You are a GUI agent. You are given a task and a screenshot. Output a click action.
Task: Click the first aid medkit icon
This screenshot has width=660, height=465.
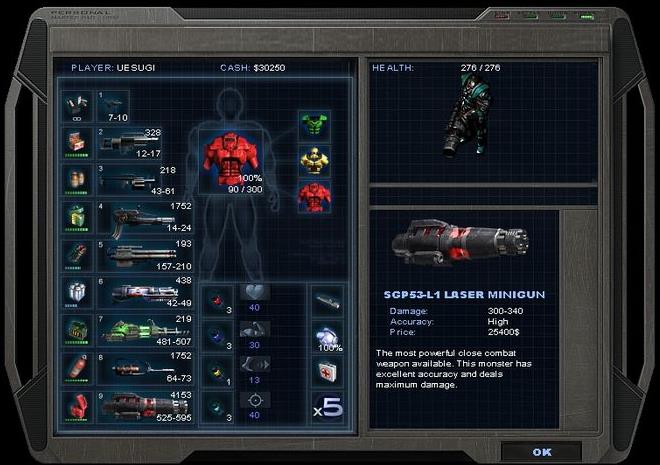[x=327, y=372]
